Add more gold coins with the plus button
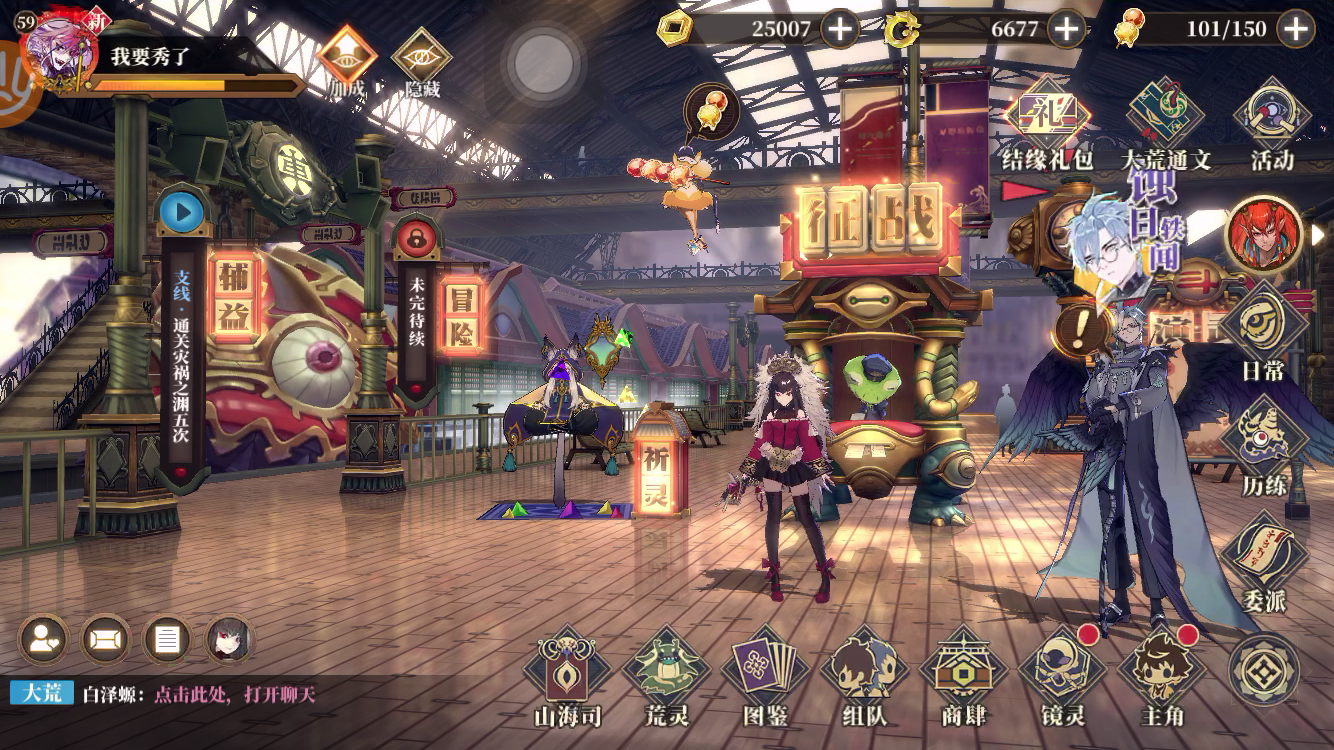The height and width of the screenshot is (750, 1334). tap(839, 29)
